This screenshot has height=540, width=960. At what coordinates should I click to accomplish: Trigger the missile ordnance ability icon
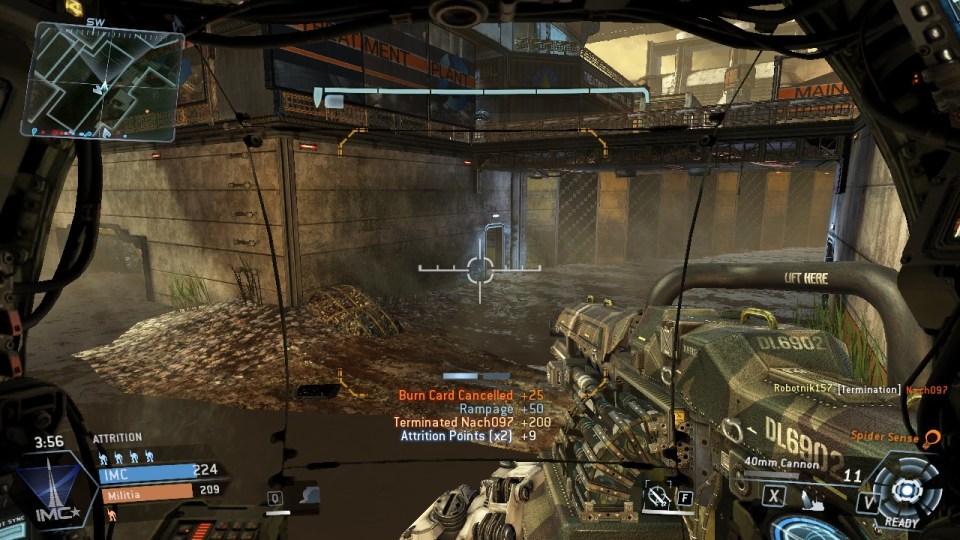pyautogui.click(x=658, y=494)
